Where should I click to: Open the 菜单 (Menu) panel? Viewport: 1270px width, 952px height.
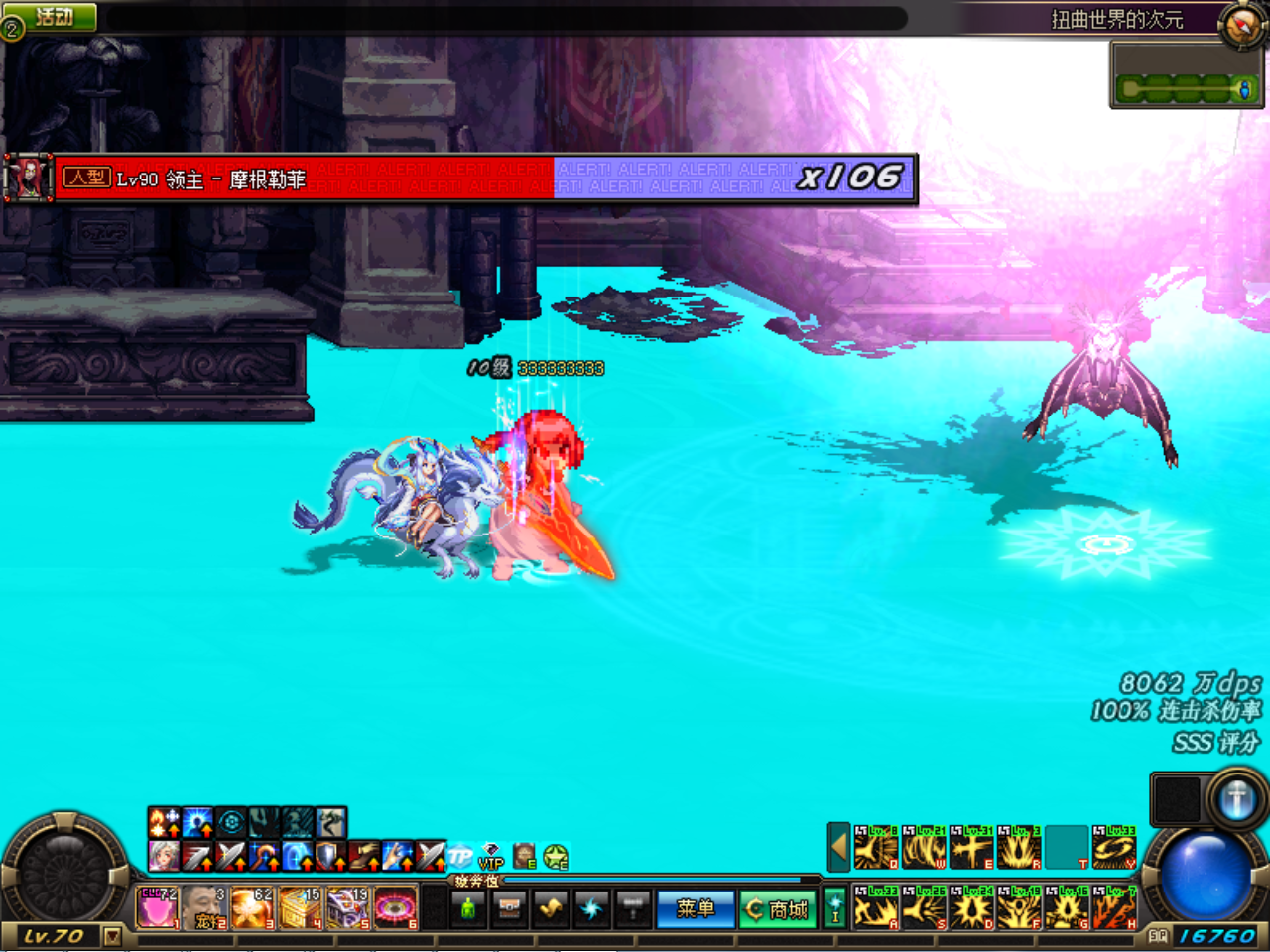click(x=695, y=910)
